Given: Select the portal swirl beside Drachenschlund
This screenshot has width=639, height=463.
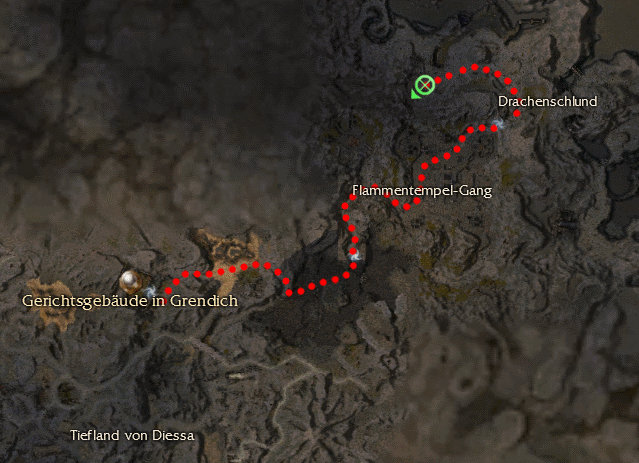Looking at the screenshot, I should click(497, 125).
